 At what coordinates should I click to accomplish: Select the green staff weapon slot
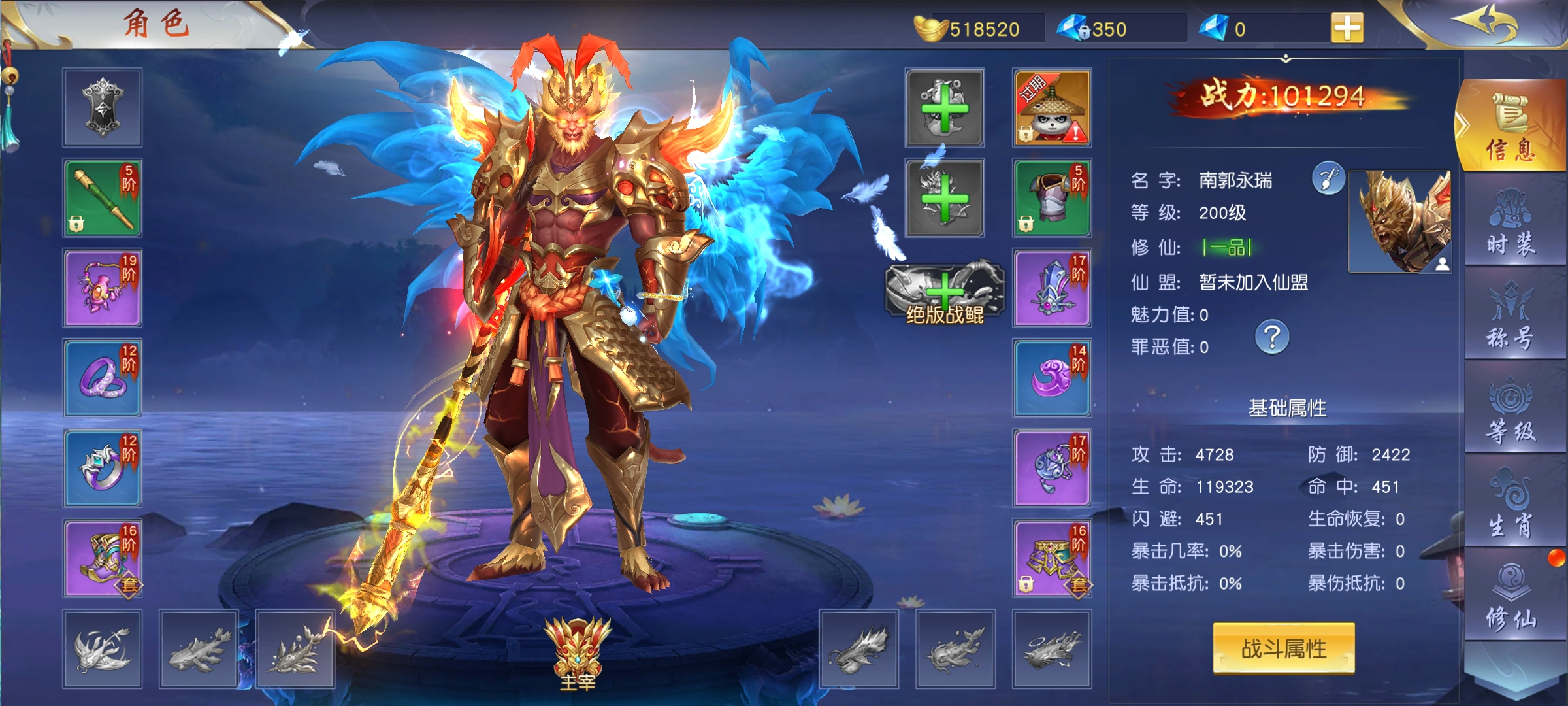pos(103,197)
